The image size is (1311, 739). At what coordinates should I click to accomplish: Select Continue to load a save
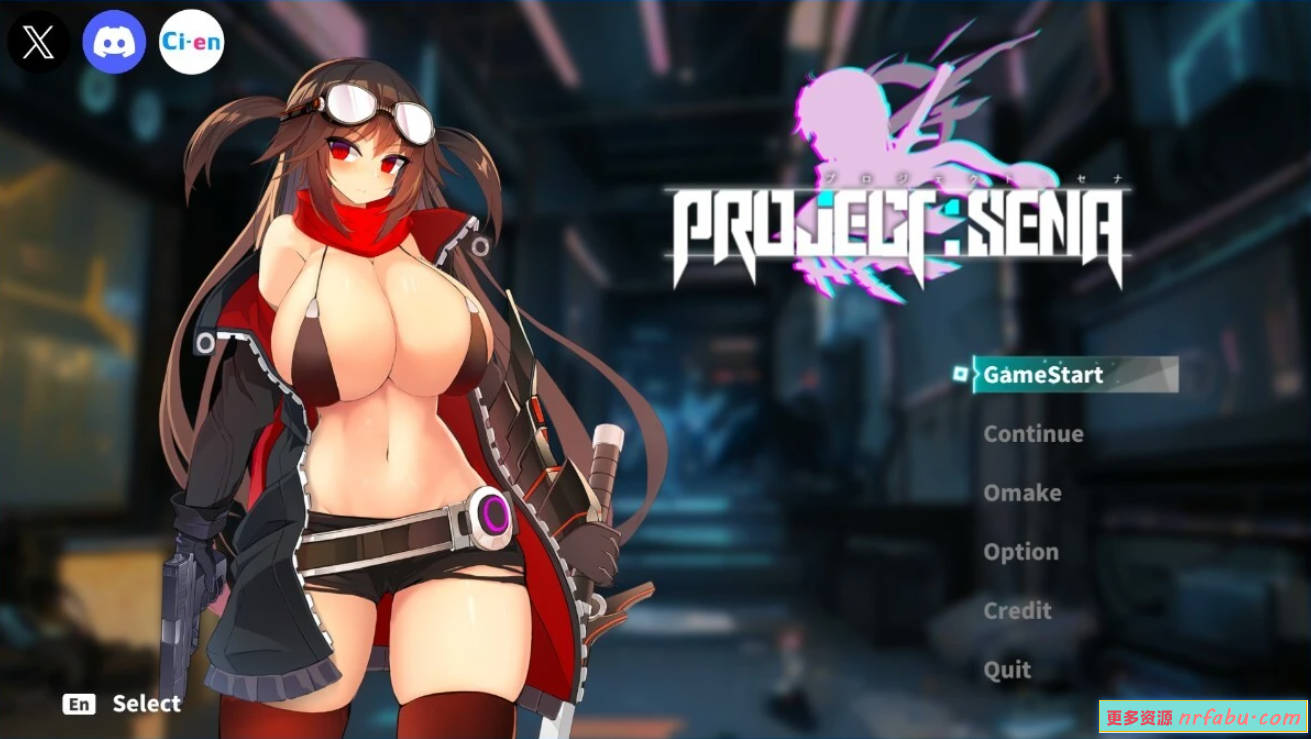pyautogui.click(x=1034, y=433)
